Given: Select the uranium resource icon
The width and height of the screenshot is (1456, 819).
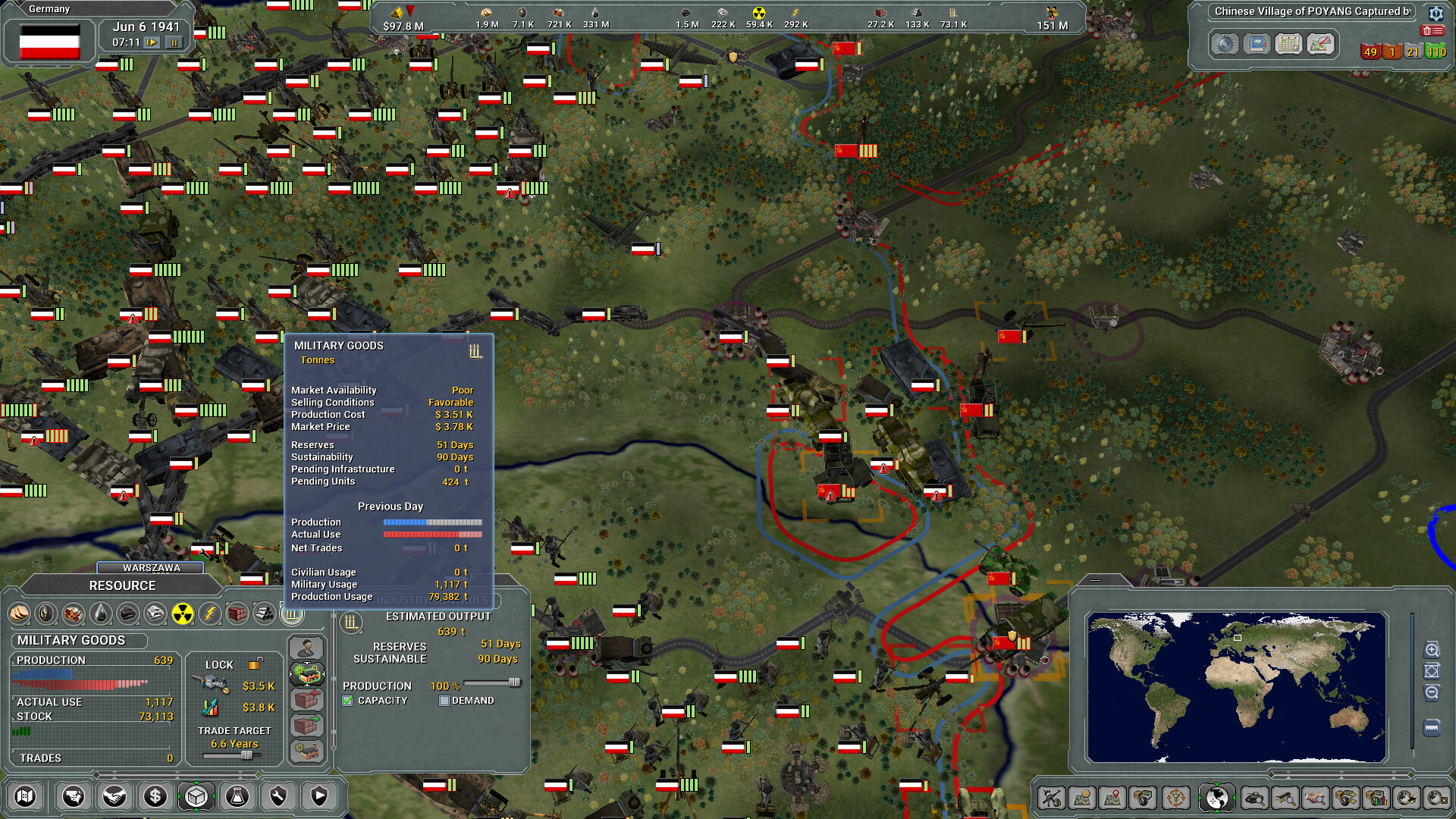Looking at the screenshot, I should tap(184, 614).
